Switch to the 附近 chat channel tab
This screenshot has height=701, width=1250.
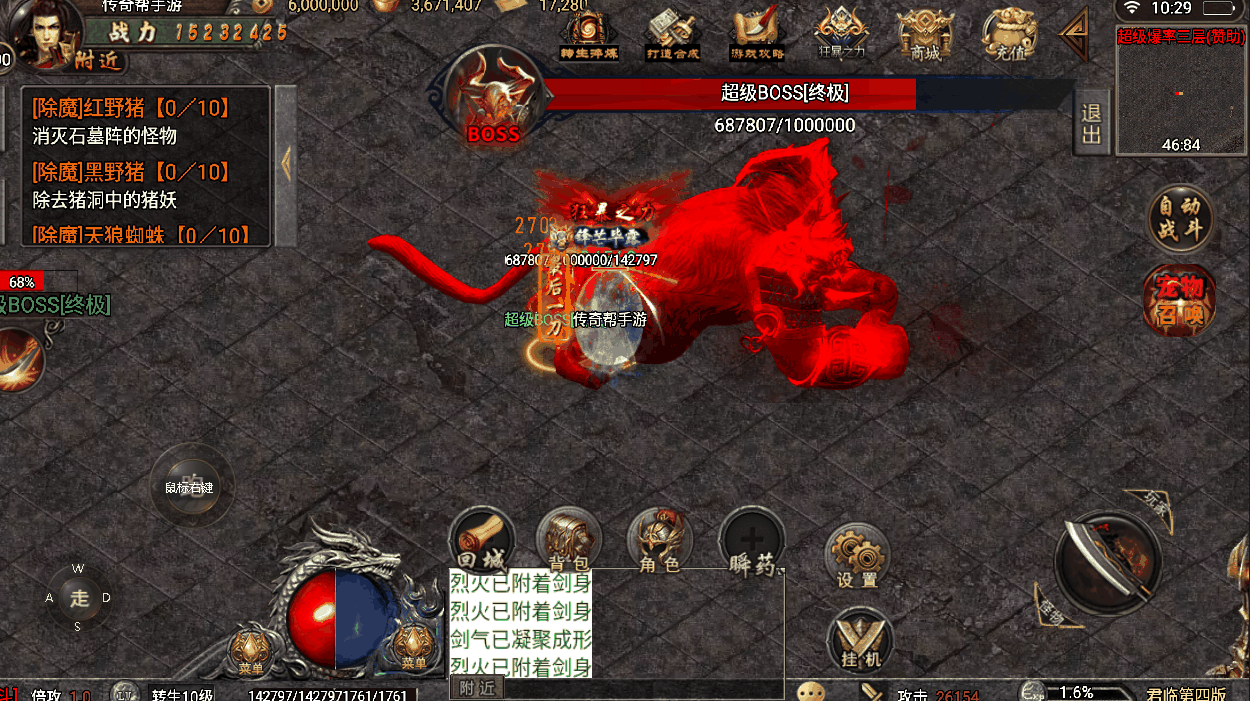click(x=477, y=688)
